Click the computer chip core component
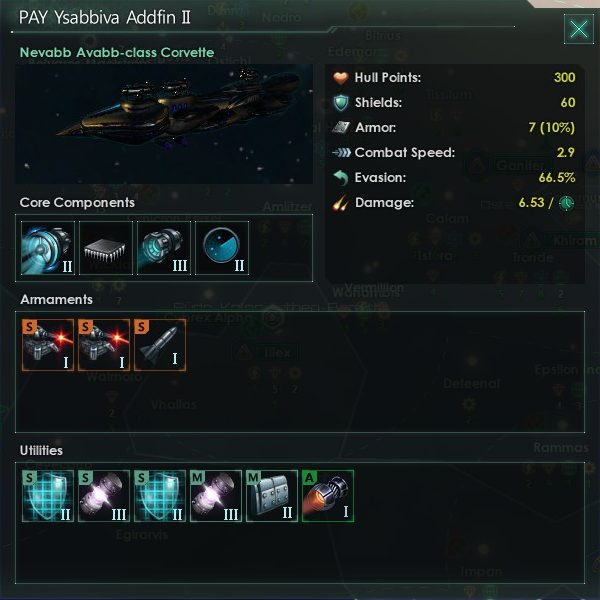The height and width of the screenshot is (600, 600). click(104, 248)
